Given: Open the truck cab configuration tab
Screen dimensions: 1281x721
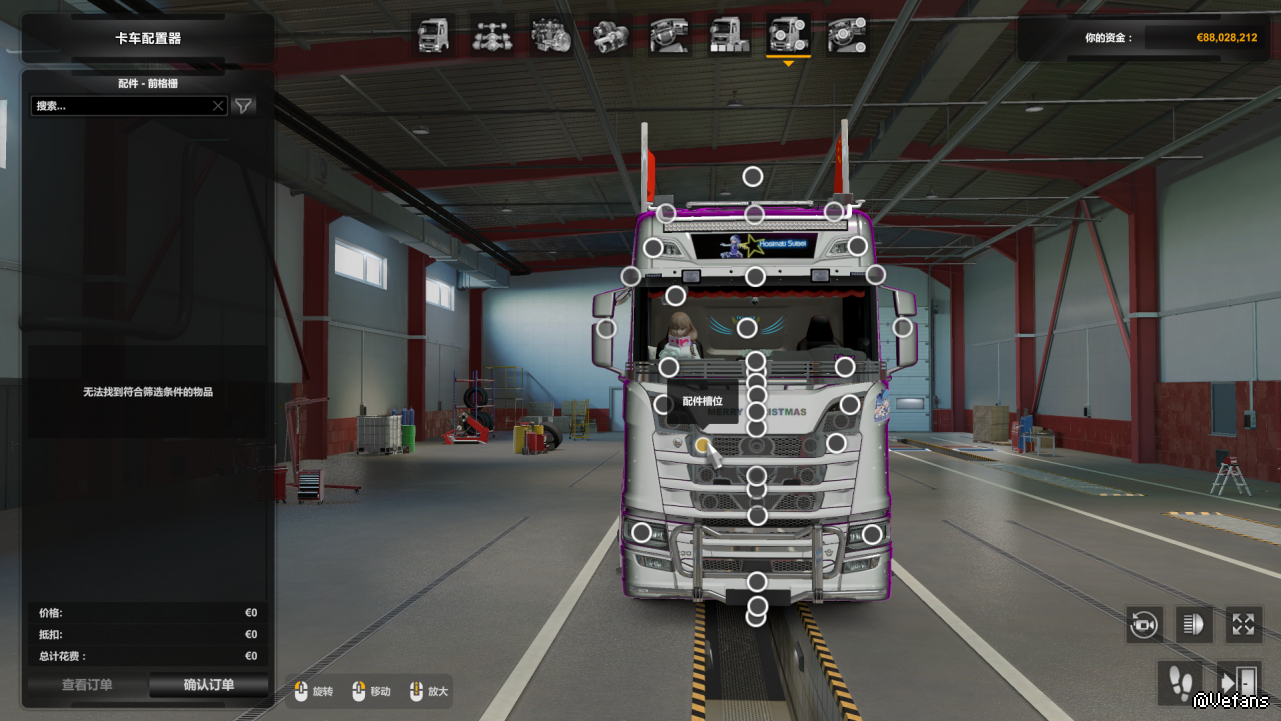Looking at the screenshot, I should (x=433, y=36).
